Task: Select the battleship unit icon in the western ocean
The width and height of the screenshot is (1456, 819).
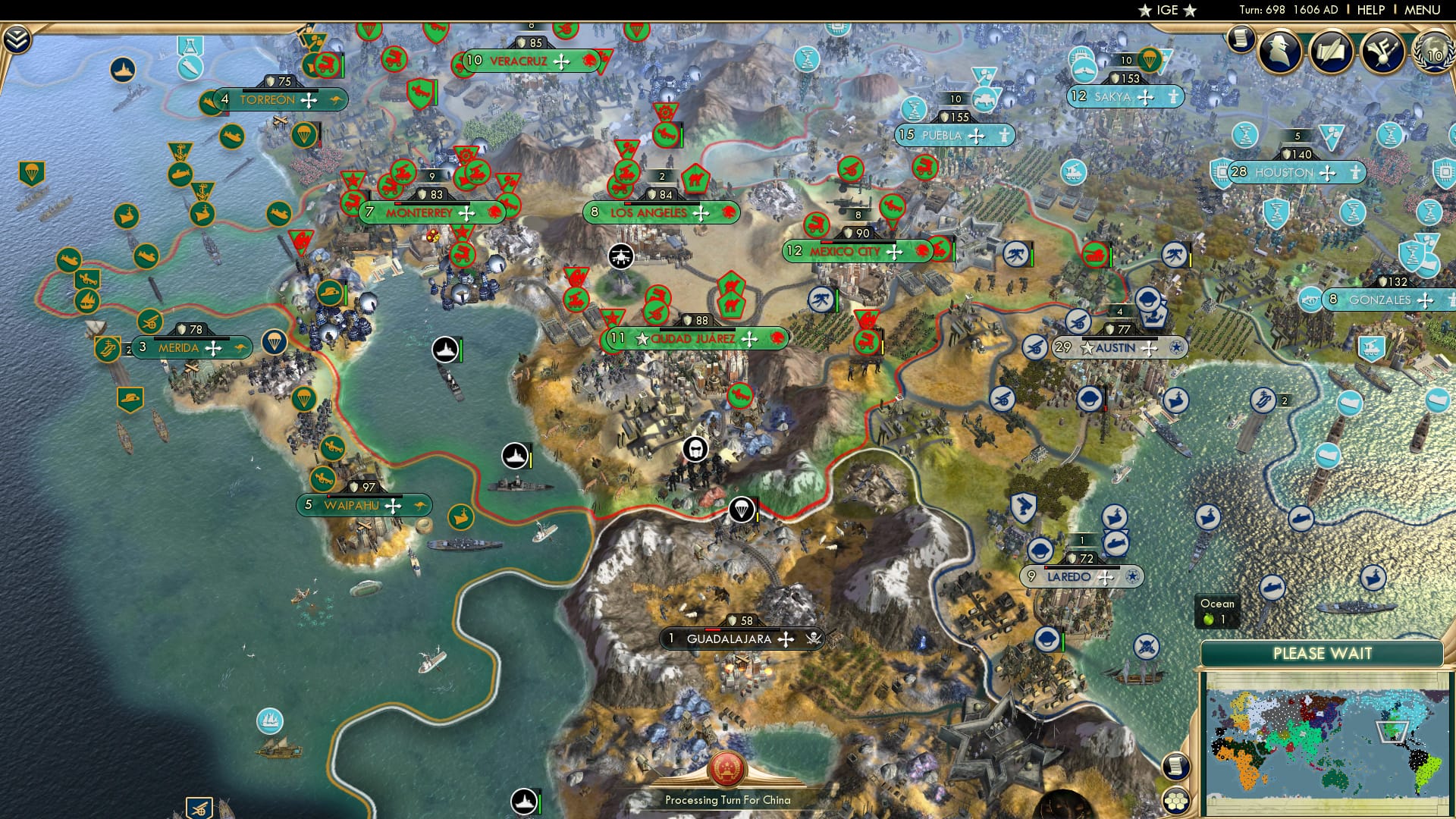Action: point(444,349)
